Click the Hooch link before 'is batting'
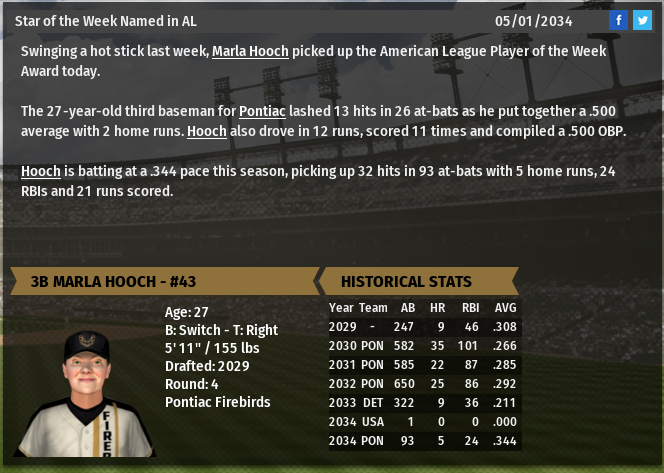664x473 pixels. [x=41, y=171]
